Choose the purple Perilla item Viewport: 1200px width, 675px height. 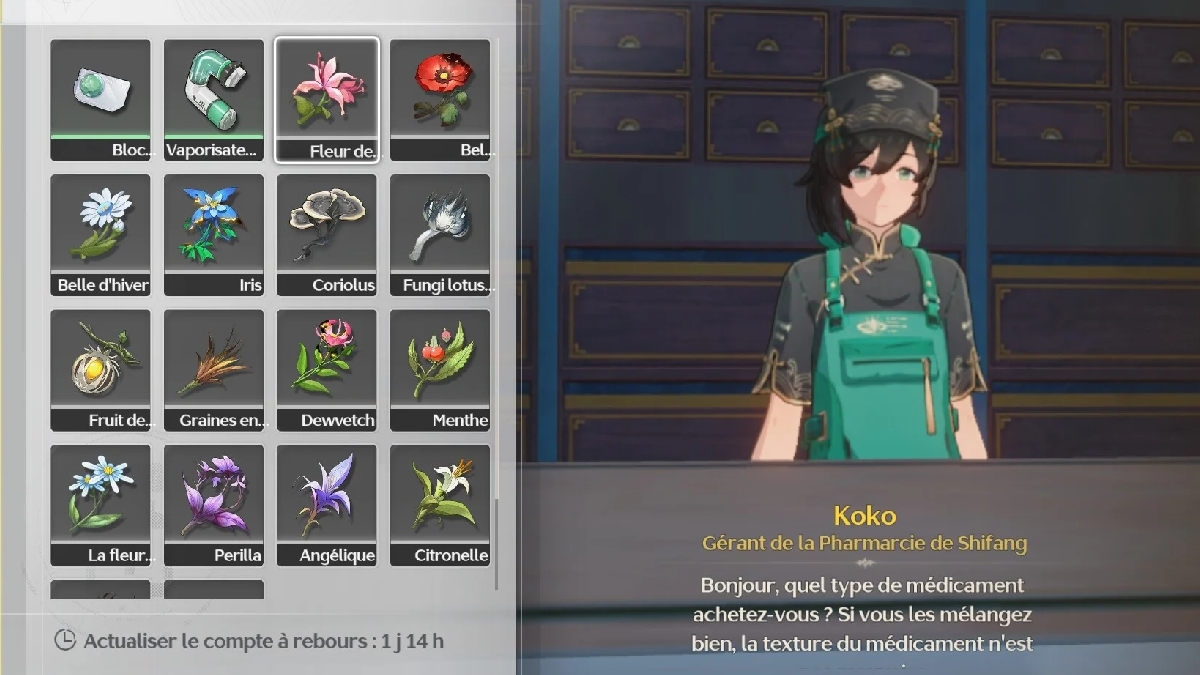coord(214,505)
